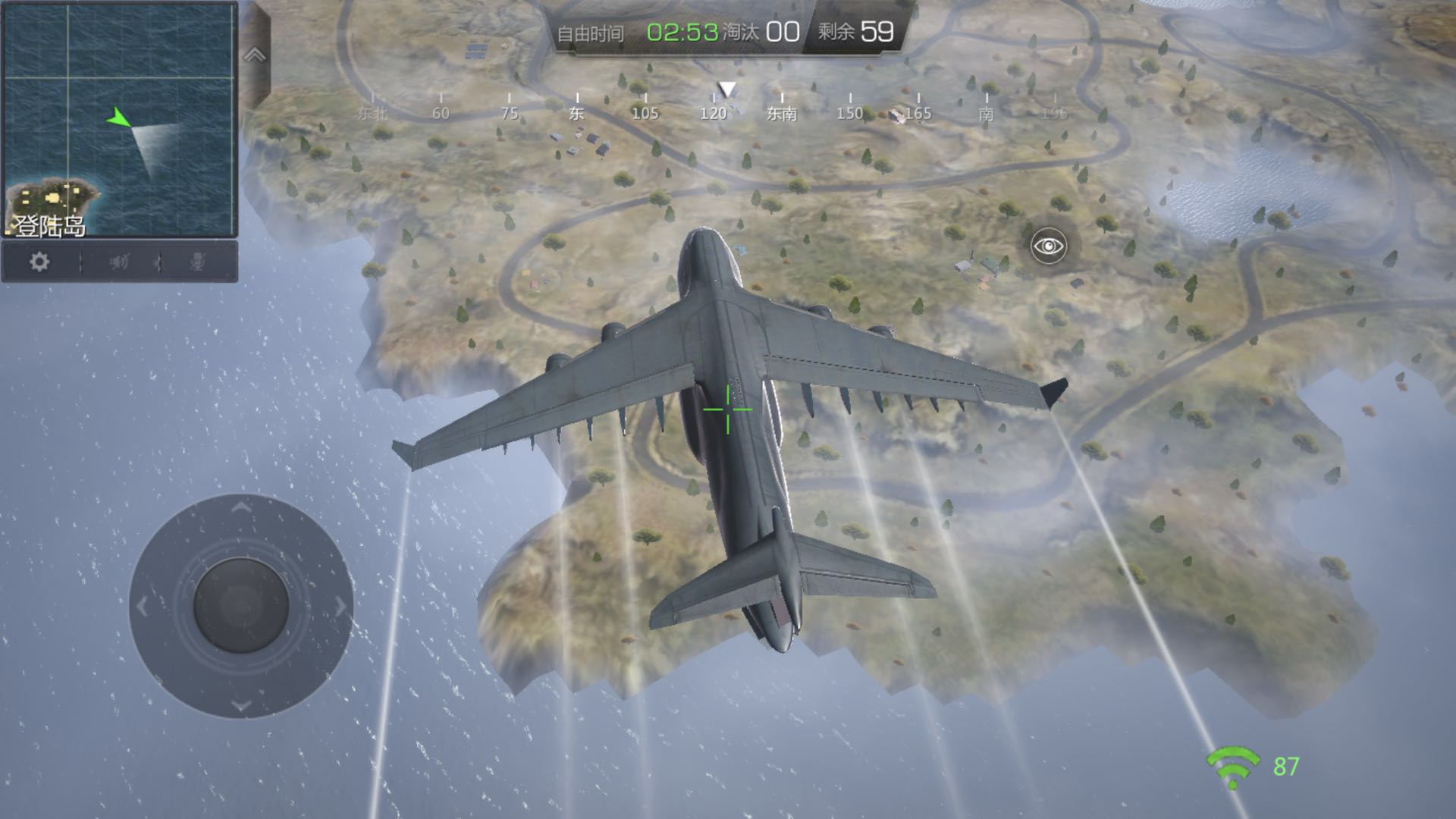Tap the joystick's right arrow

pyautogui.click(x=340, y=606)
